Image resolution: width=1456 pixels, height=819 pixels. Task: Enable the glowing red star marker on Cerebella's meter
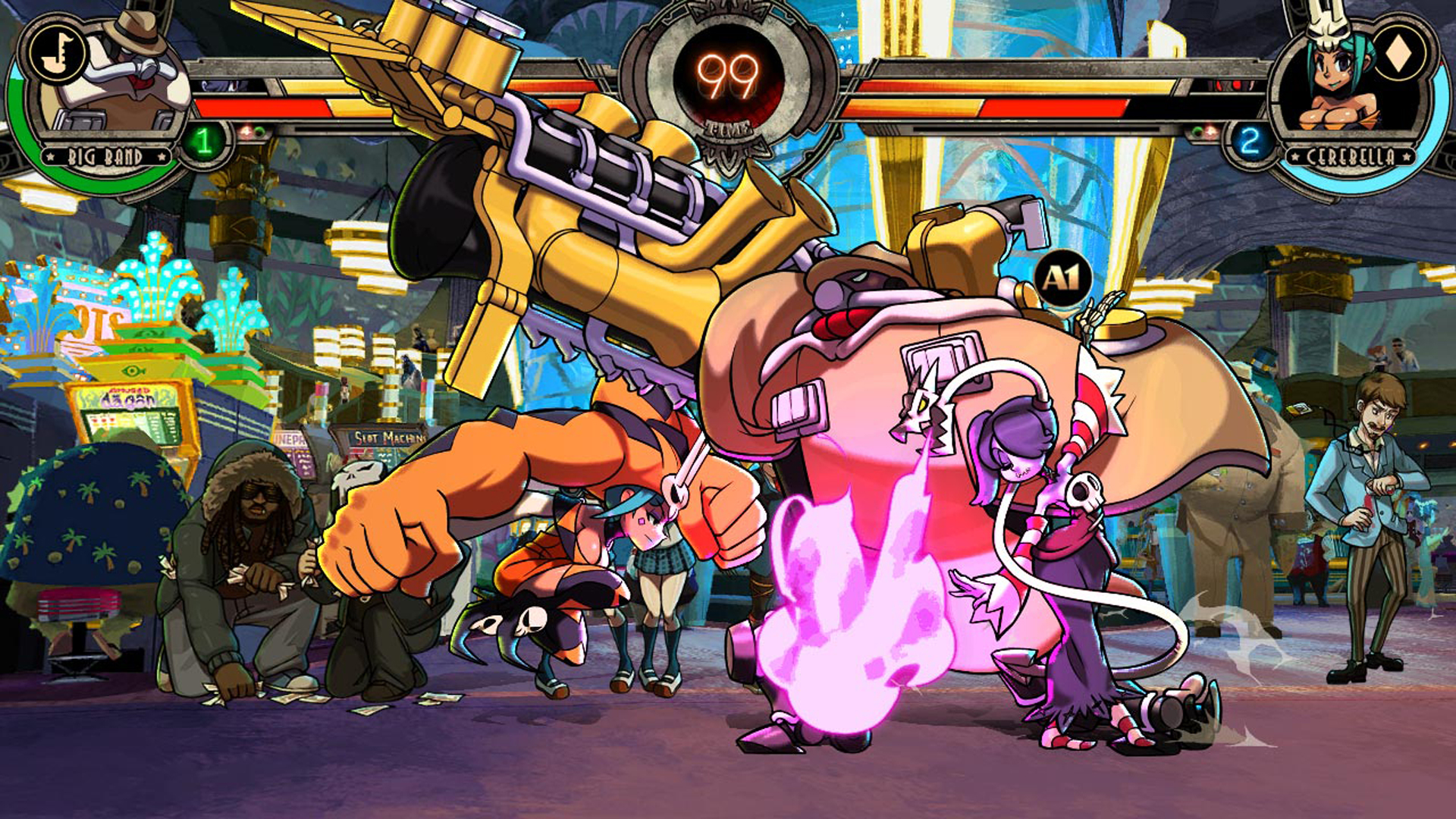click(1210, 131)
